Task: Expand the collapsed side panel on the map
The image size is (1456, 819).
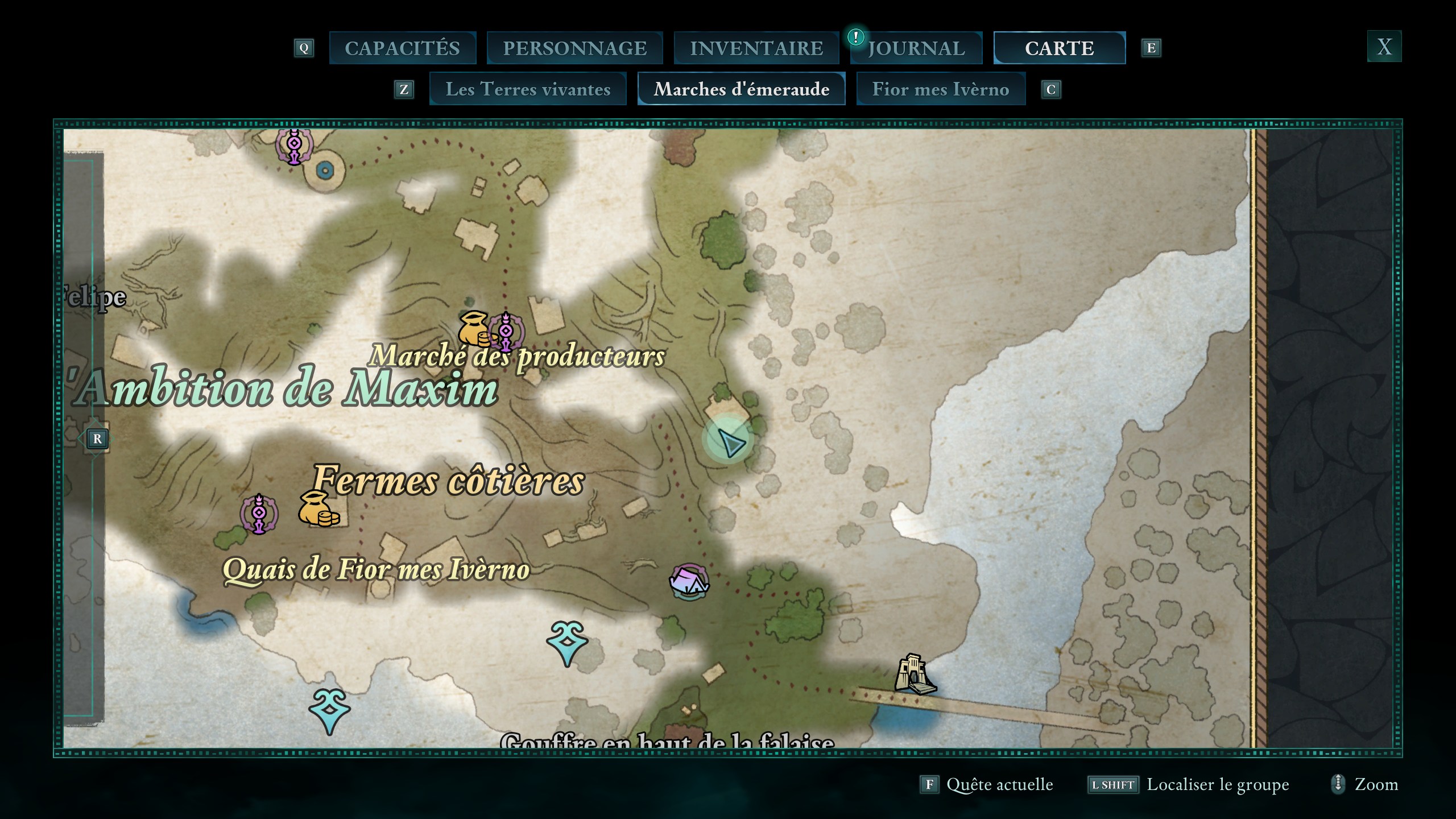Action: pos(97,439)
